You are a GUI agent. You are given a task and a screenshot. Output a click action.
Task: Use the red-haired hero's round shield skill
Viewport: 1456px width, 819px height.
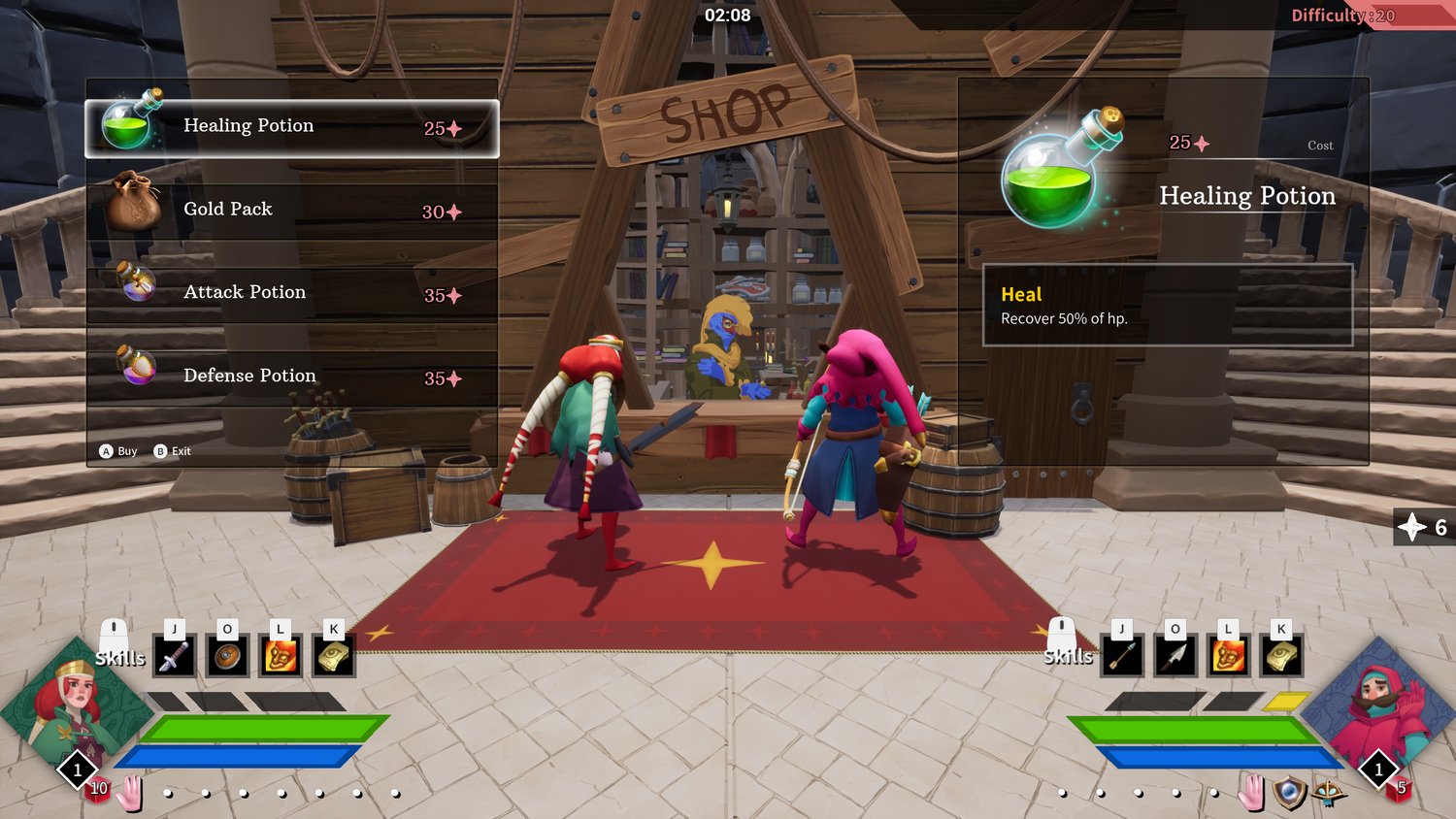[x=227, y=657]
